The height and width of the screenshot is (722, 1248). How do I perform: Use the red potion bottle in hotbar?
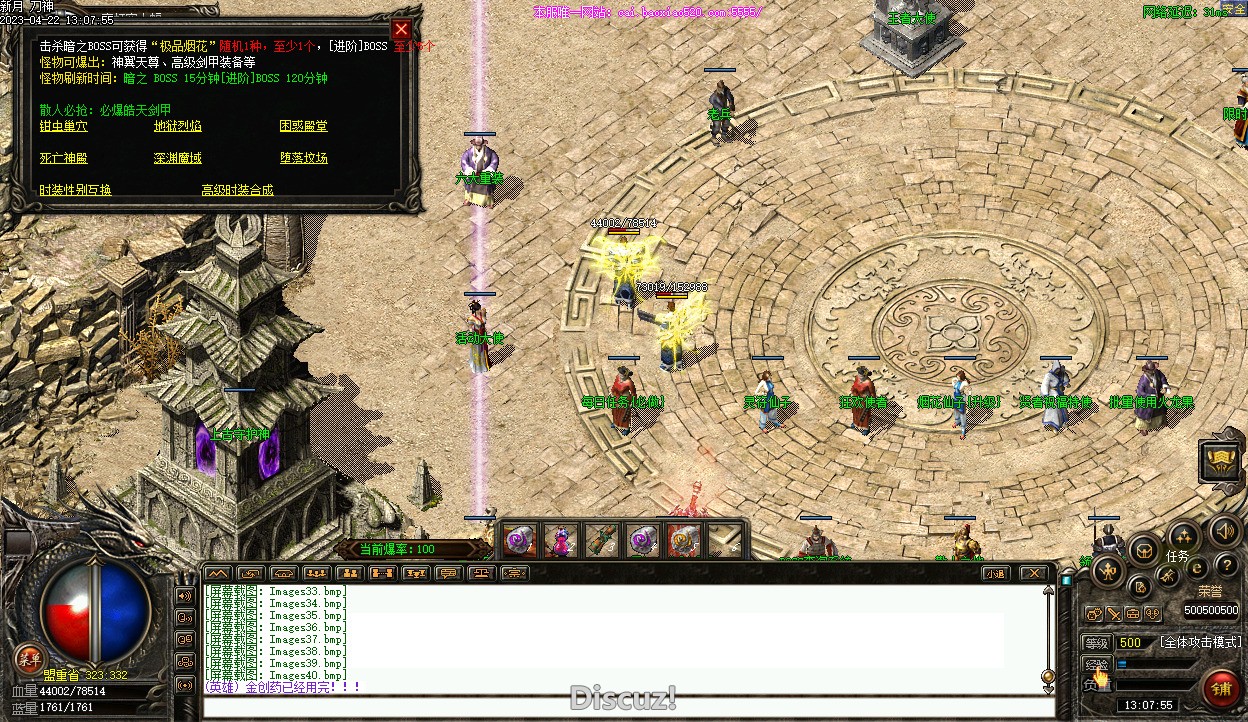click(561, 541)
